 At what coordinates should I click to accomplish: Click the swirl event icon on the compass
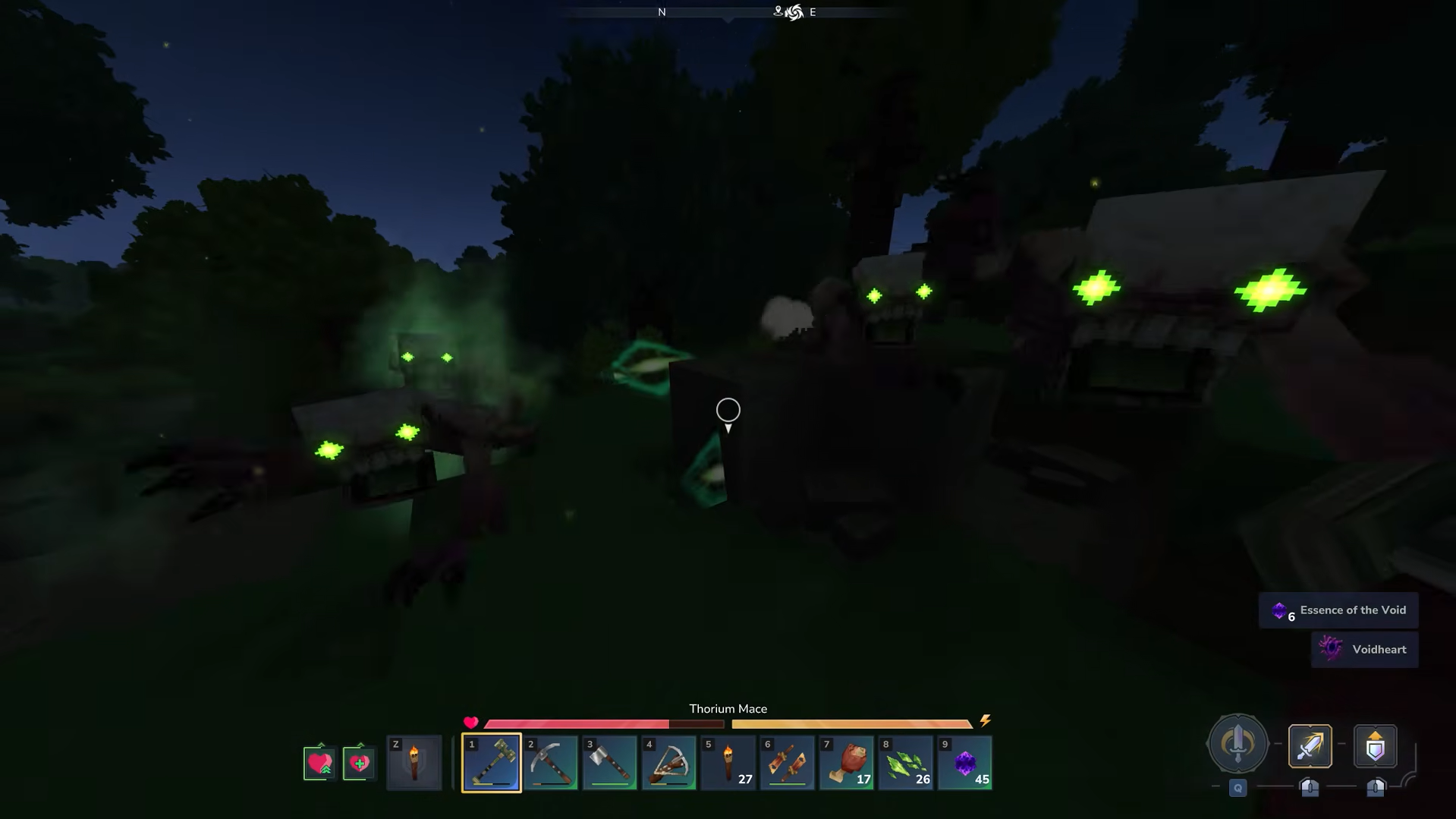coord(794,11)
